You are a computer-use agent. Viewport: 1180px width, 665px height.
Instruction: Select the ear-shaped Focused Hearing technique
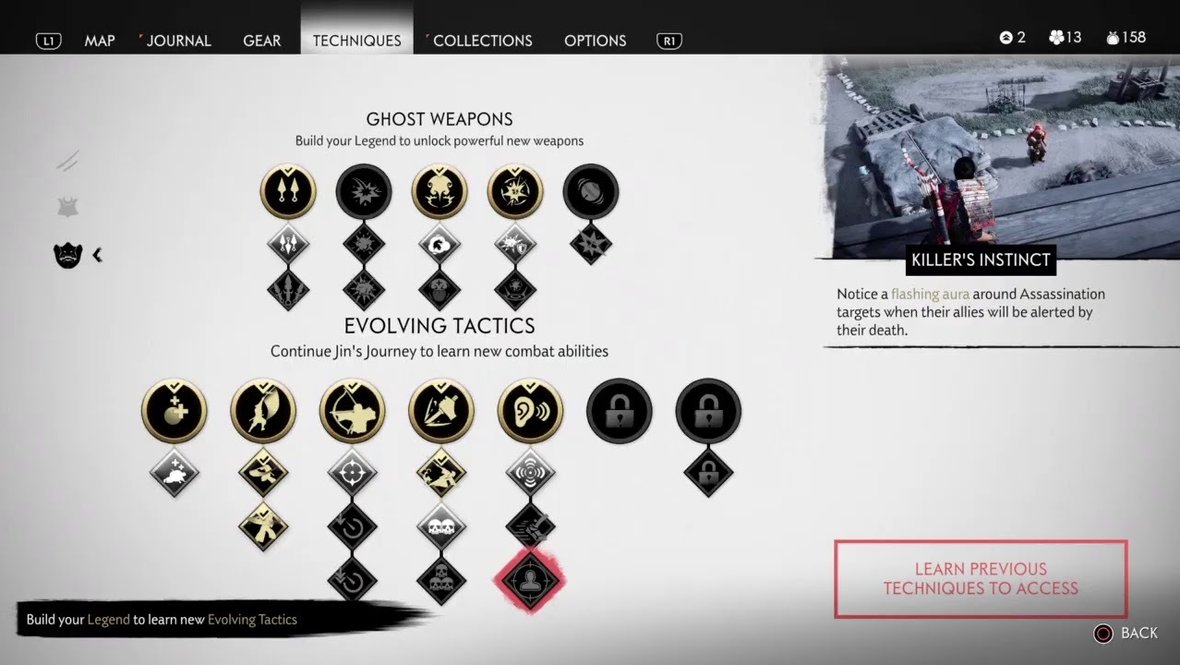click(530, 411)
